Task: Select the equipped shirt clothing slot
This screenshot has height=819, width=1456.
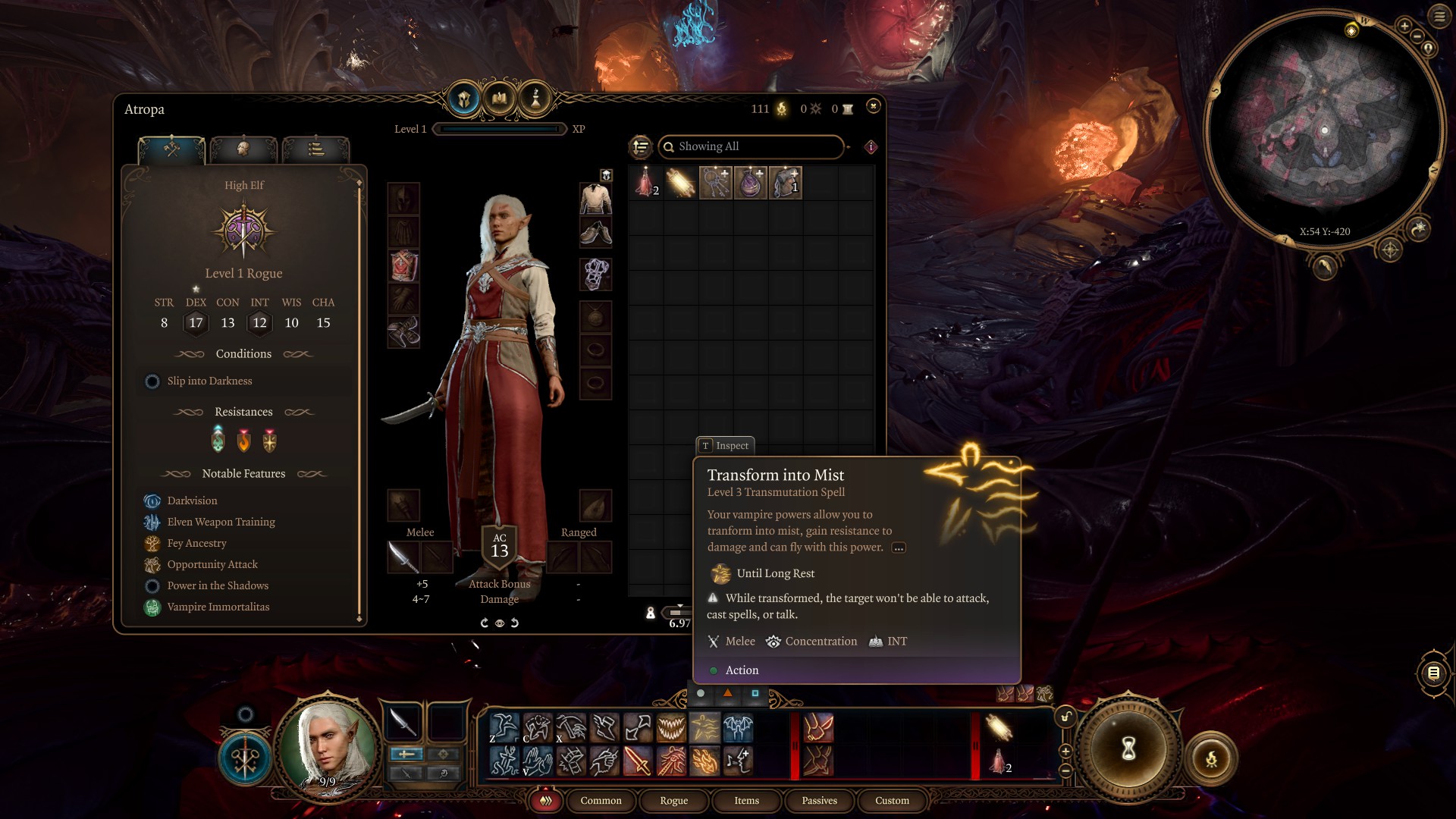Action: click(595, 199)
